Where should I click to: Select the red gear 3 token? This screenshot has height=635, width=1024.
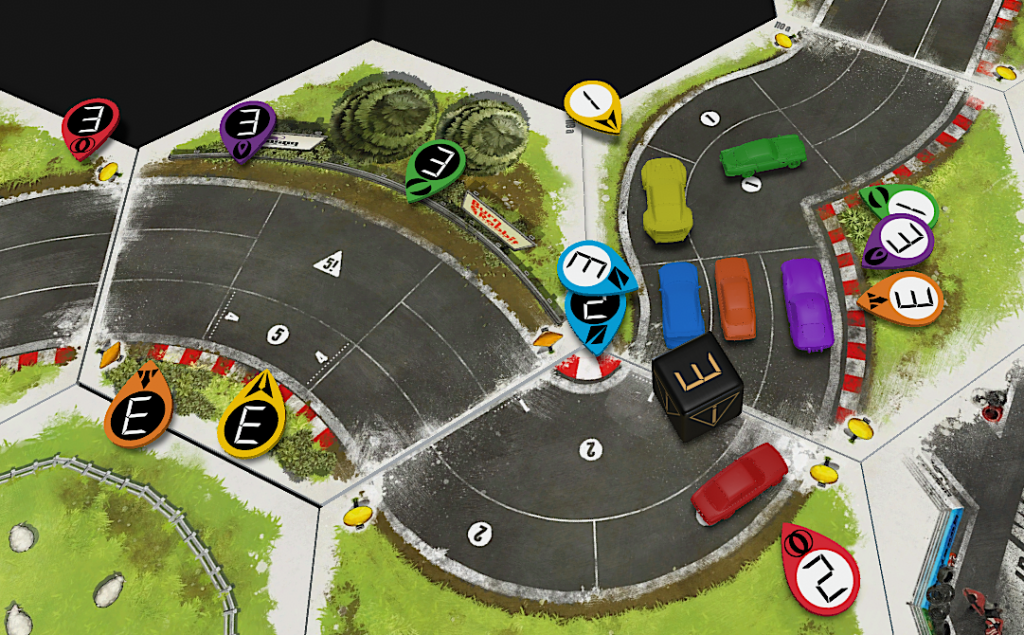(x=89, y=127)
